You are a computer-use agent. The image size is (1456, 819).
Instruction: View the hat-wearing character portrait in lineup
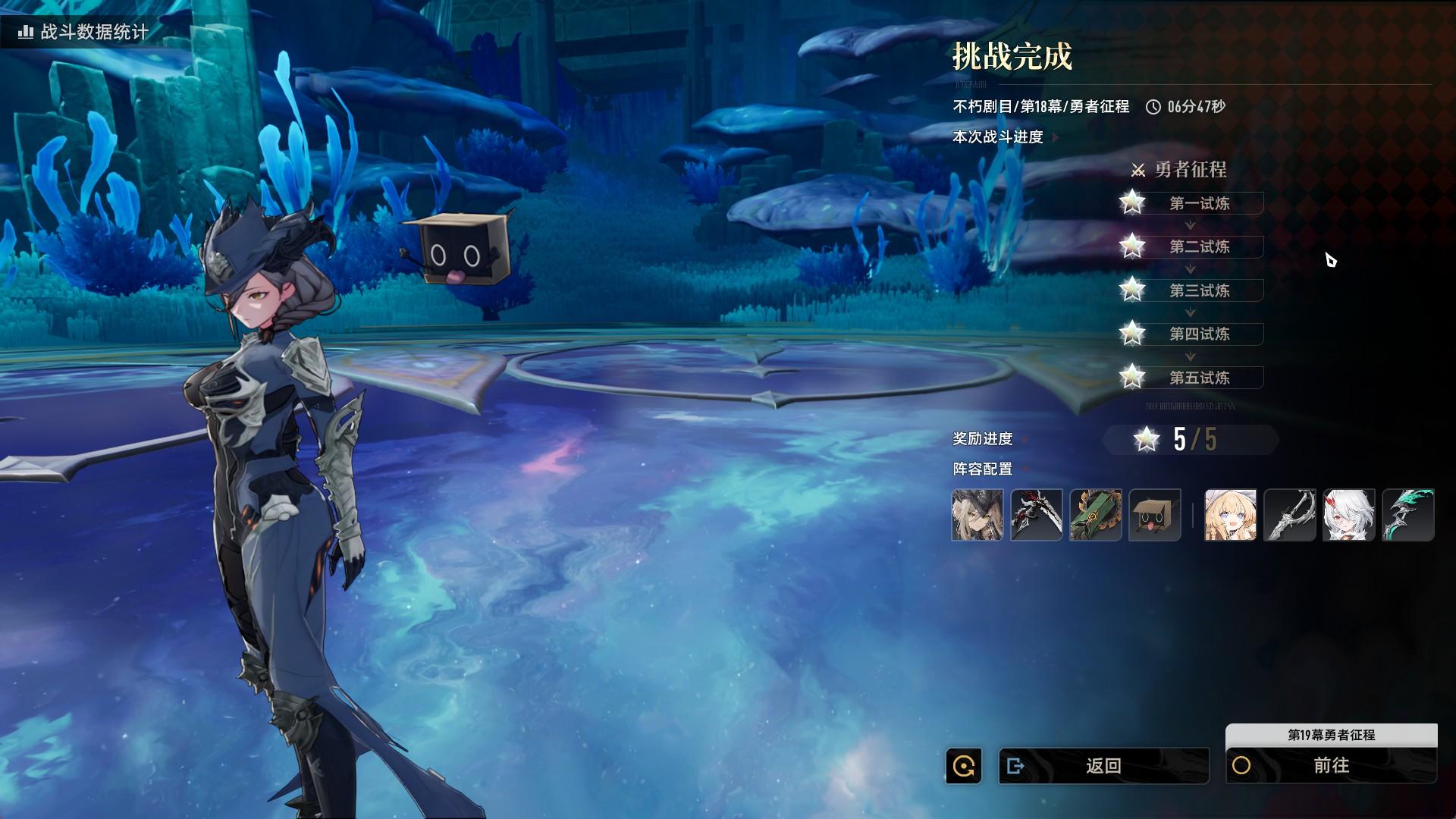pyautogui.click(x=977, y=515)
